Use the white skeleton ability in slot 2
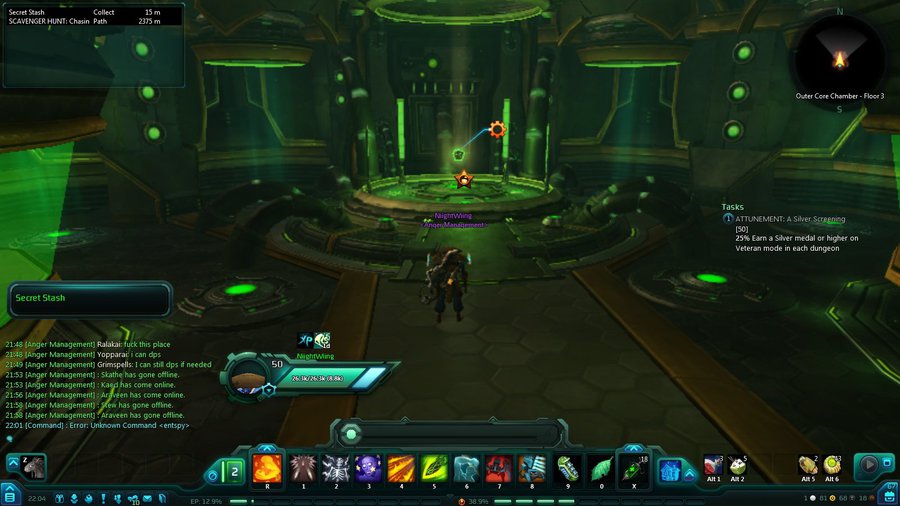900x506 pixels. coord(336,467)
